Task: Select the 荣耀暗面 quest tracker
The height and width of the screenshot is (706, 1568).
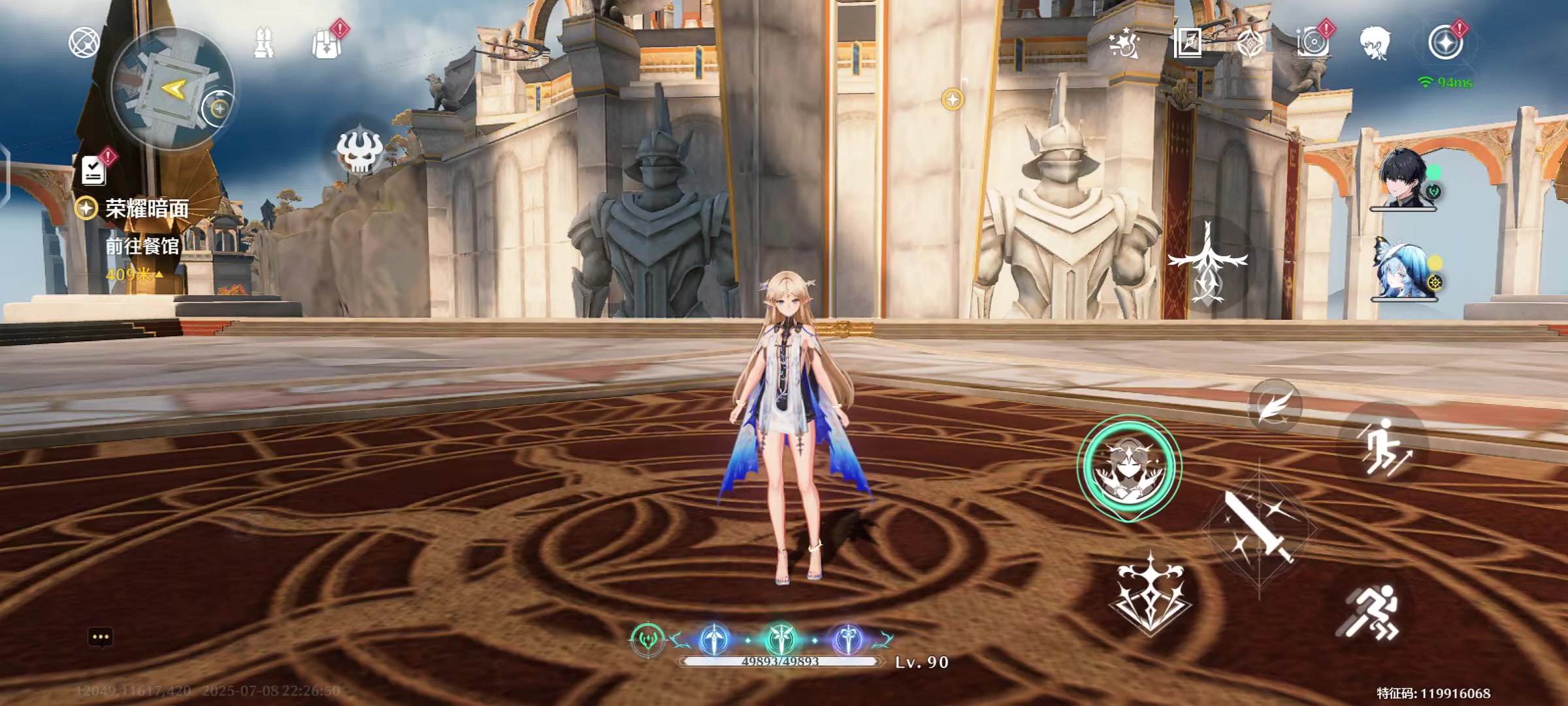Action: [146, 209]
